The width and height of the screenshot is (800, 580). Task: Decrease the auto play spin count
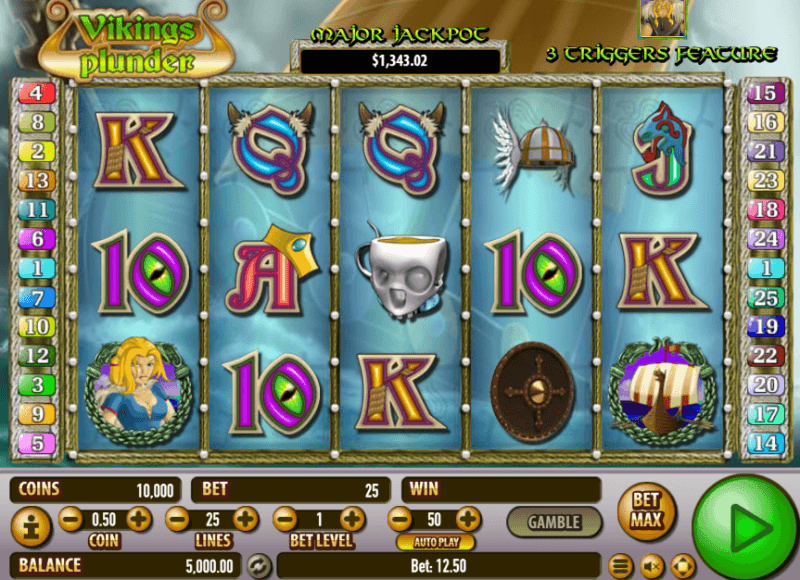point(399,519)
